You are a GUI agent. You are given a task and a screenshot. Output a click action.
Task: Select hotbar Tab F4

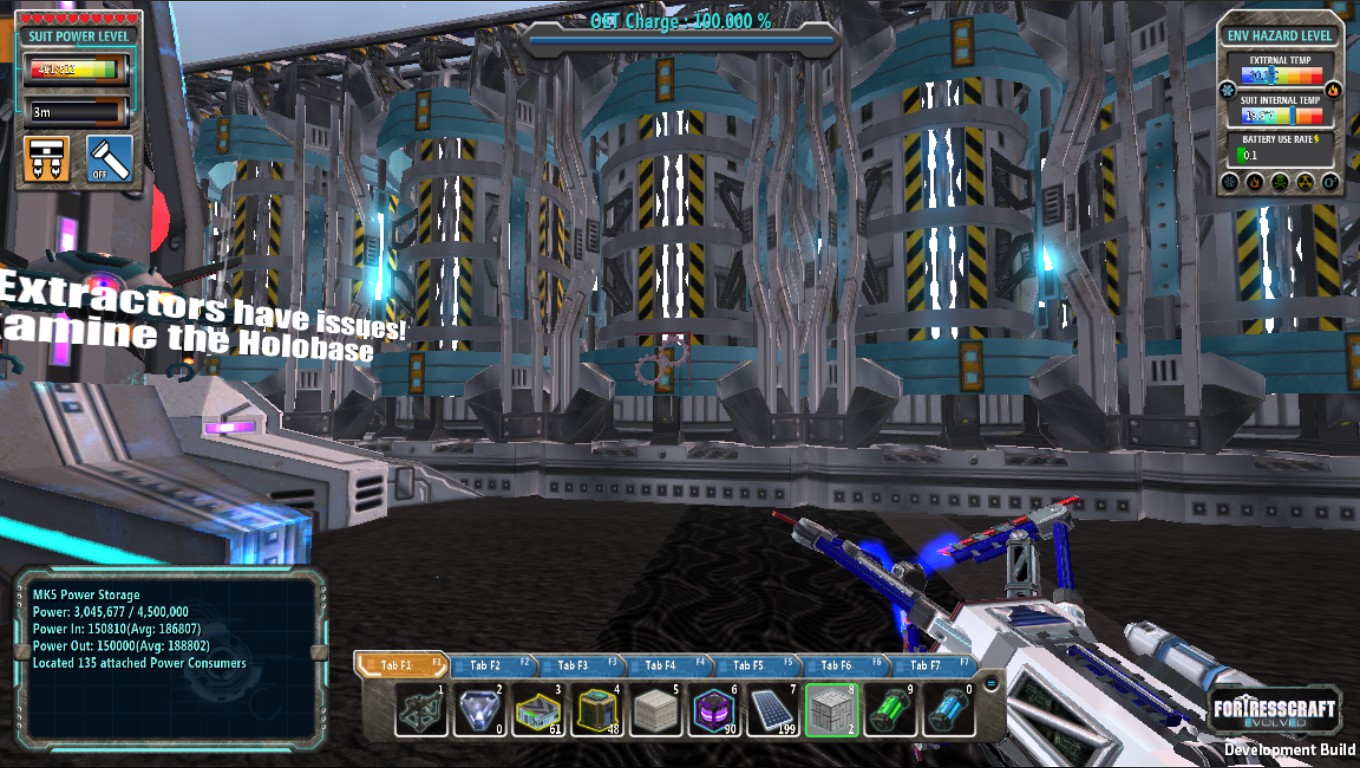click(x=662, y=665)
